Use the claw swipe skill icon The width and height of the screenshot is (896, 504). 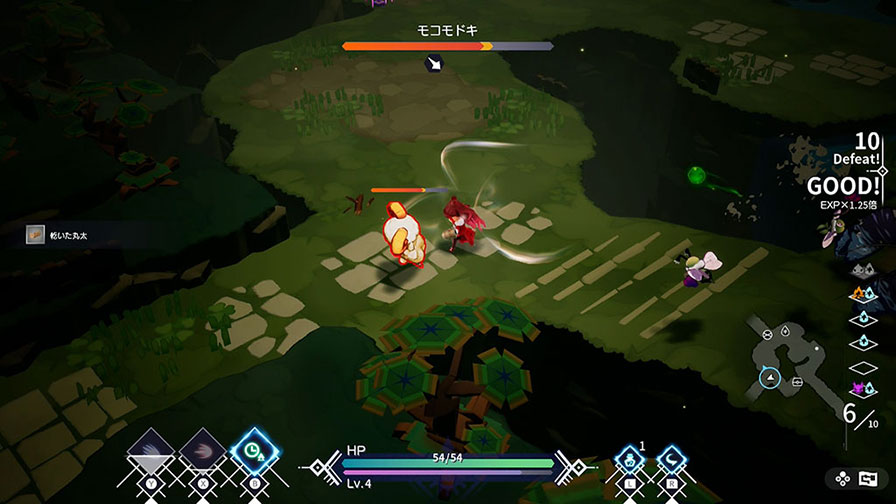point(202,454)
